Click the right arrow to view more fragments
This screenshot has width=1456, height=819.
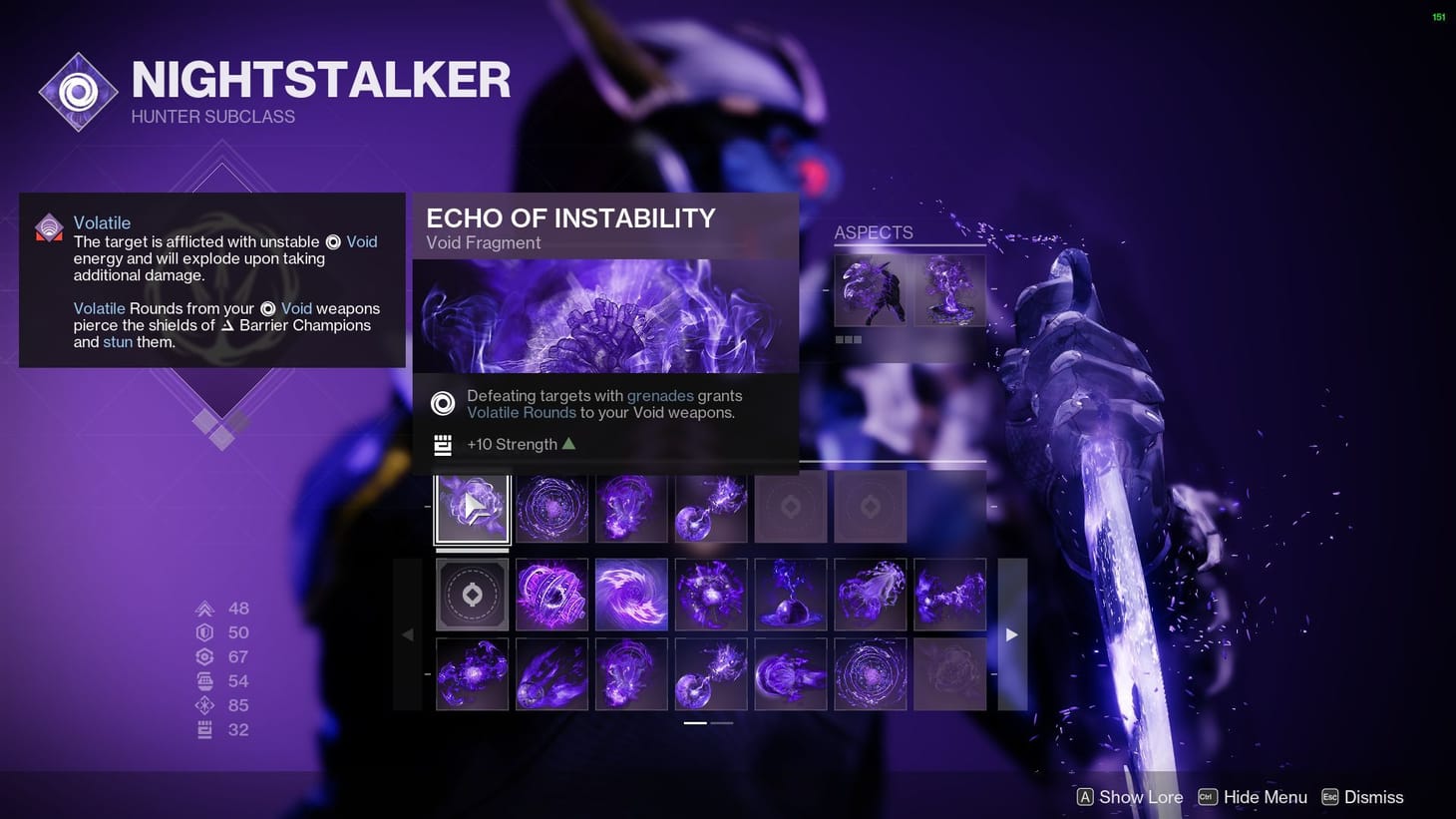(1011, 633)
